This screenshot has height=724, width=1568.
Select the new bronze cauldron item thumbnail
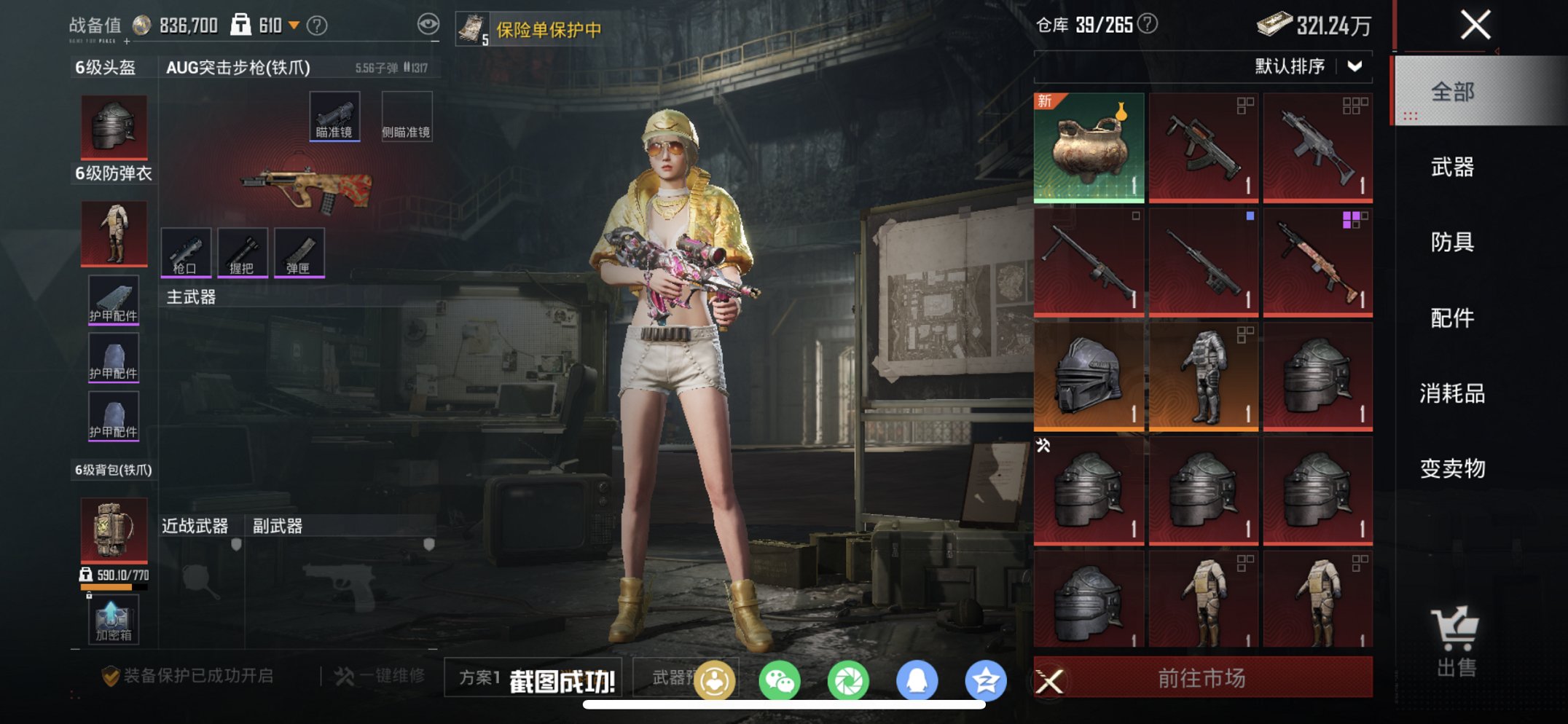[1089, 147]
